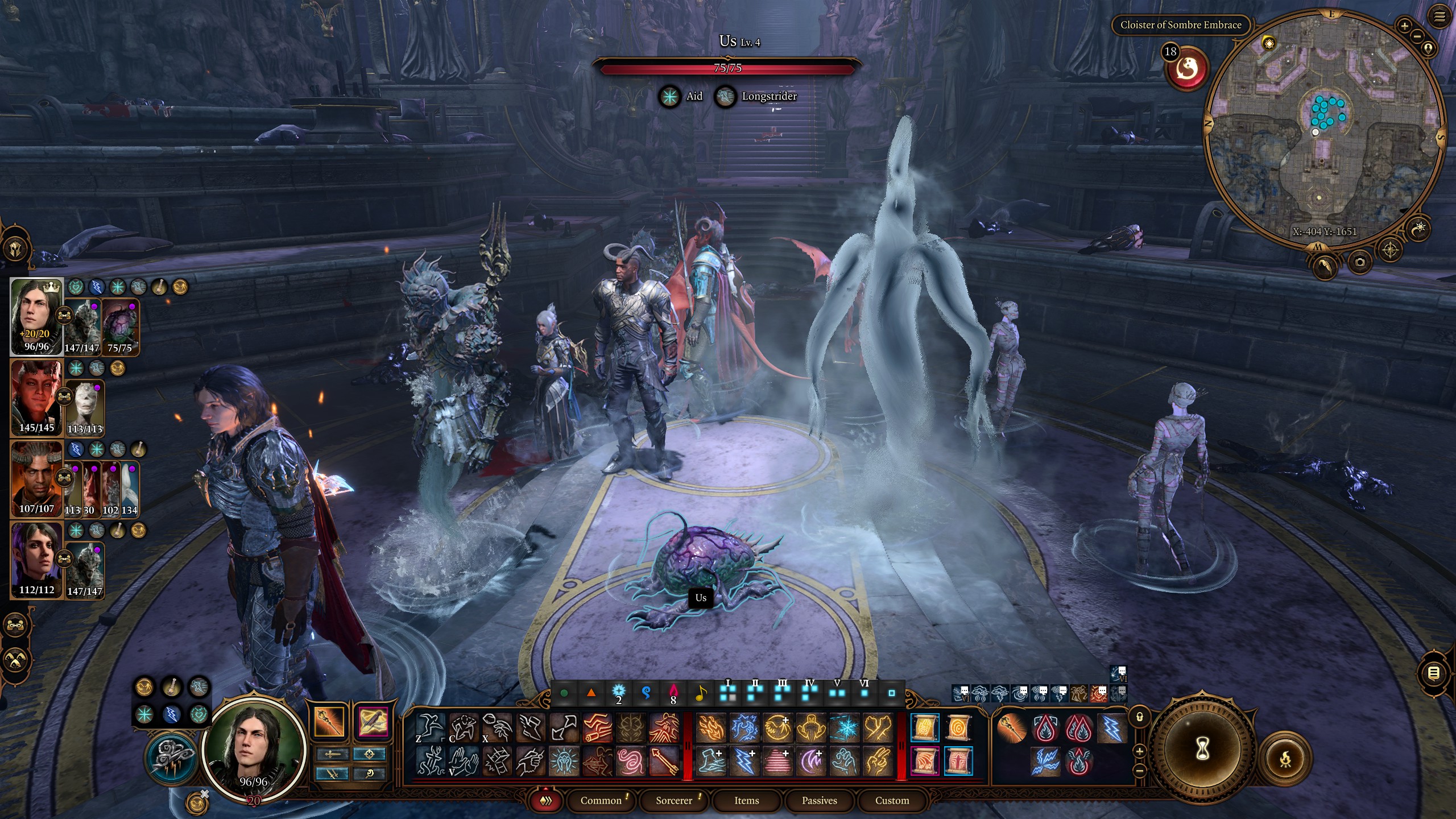This screenshot has width=1456, height=819.
Task: Toggle the hotbar lock padlock
Action: tap(1140, 717)
